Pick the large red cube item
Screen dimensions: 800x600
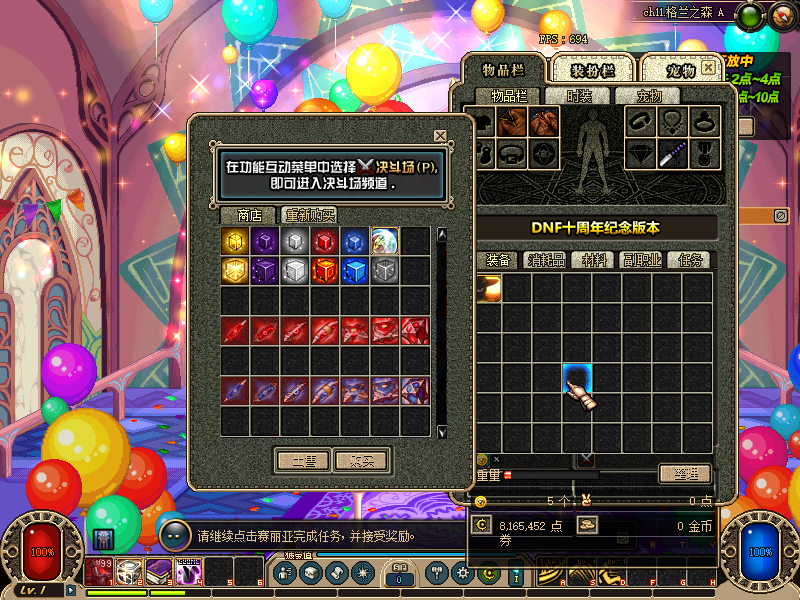tap(325, 271)
